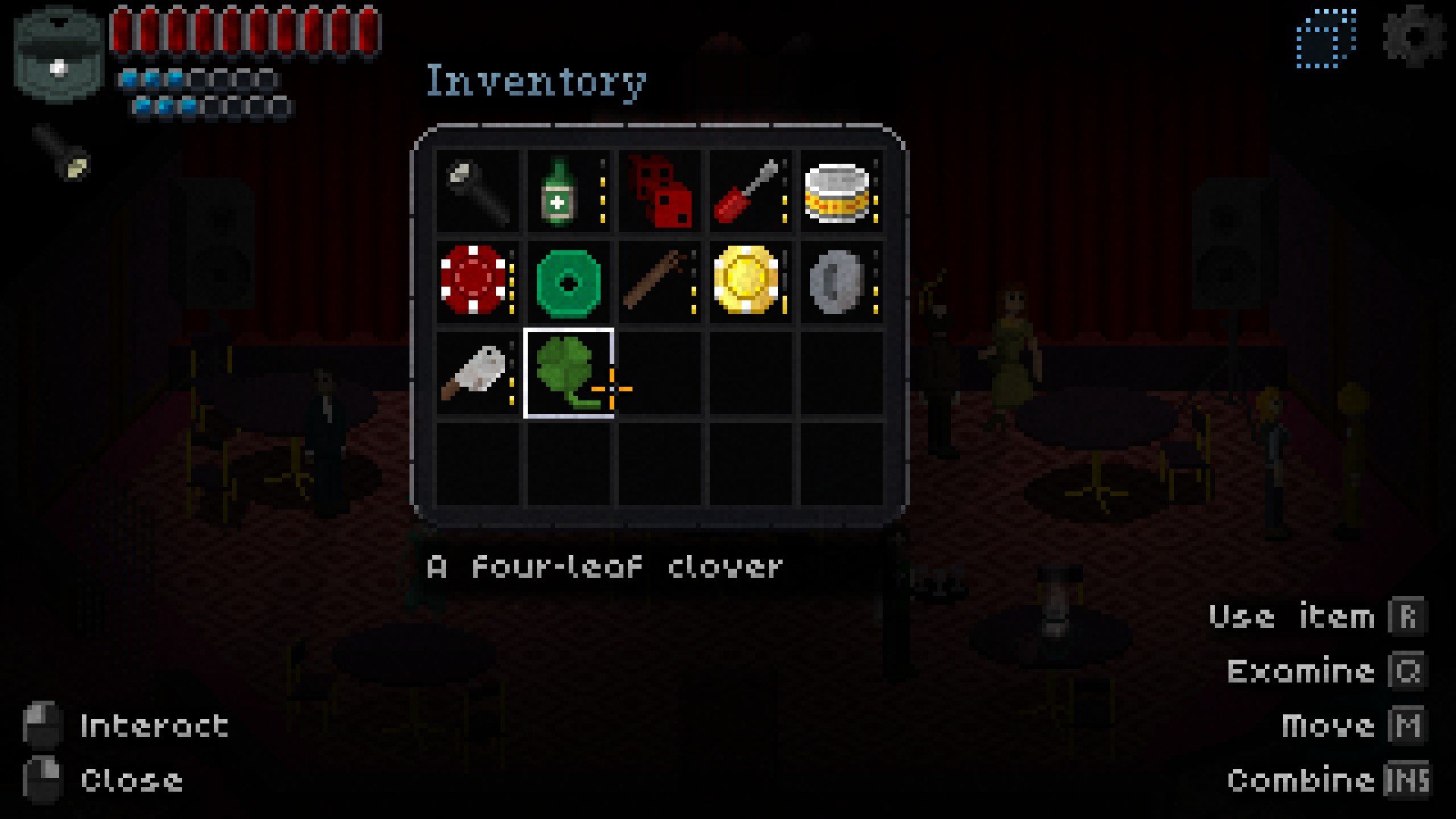
Task: Select the meat cleaver slot
Action: coord(474,372)
